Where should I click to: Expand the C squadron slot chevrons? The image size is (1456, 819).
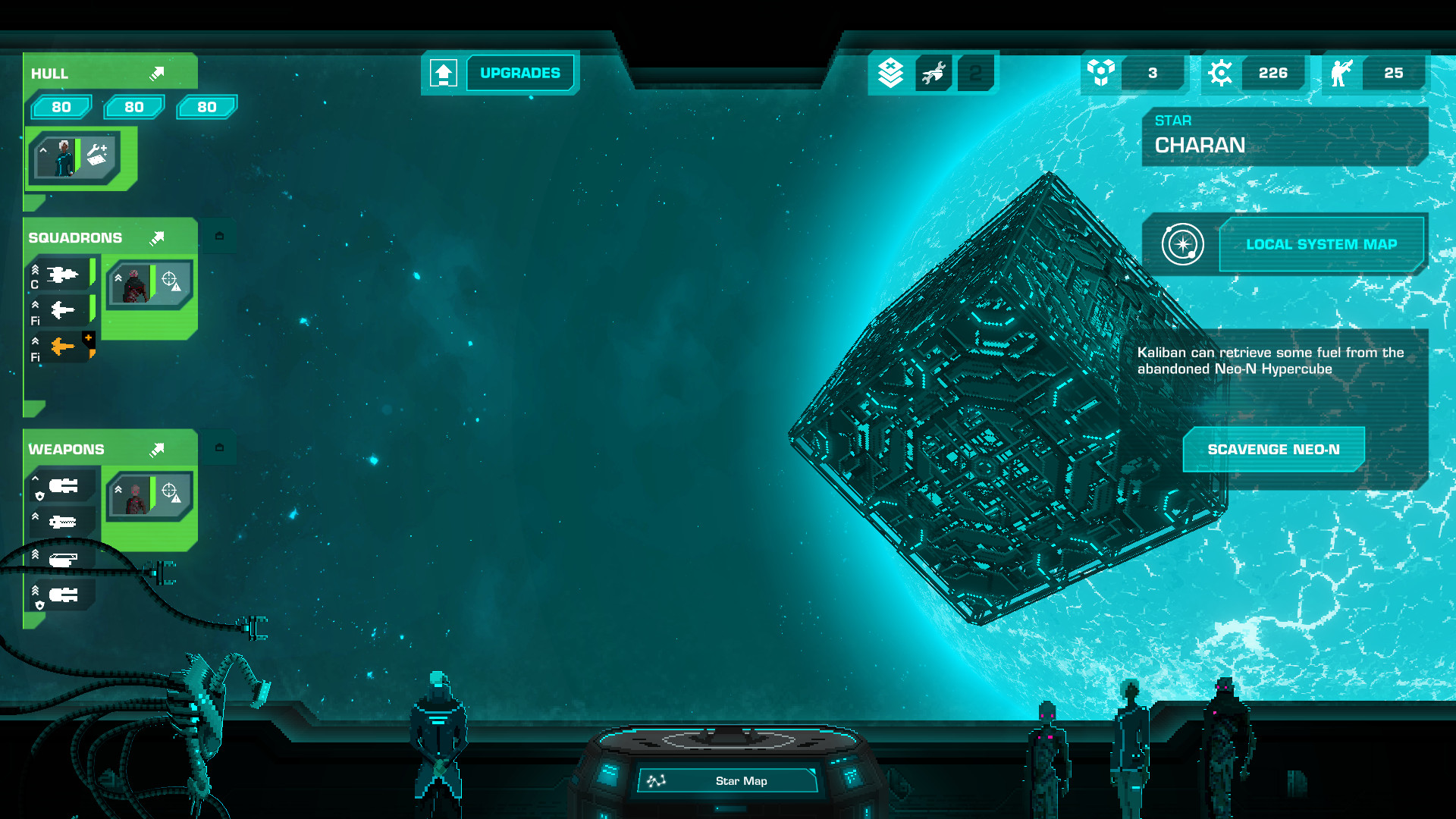(33, 269)
